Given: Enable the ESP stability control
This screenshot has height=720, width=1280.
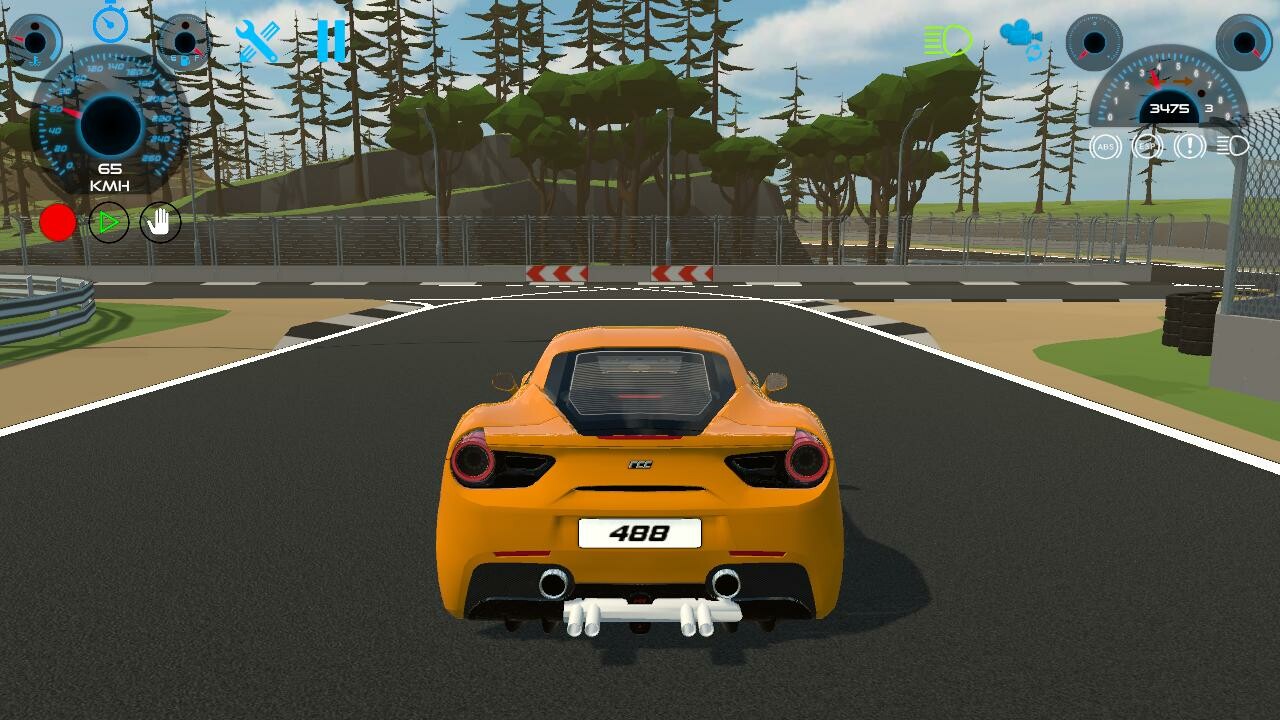Looking at the screenshot, I should [x=1146, y=145].
